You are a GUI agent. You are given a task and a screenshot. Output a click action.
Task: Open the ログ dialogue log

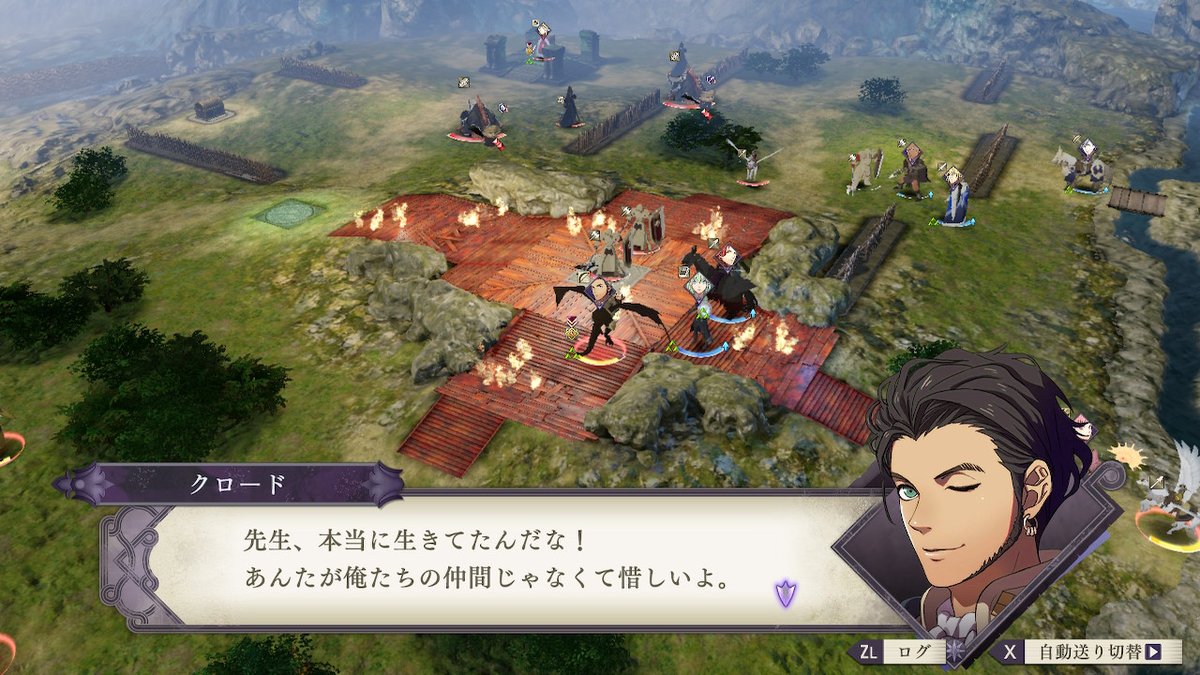point(904,652)
